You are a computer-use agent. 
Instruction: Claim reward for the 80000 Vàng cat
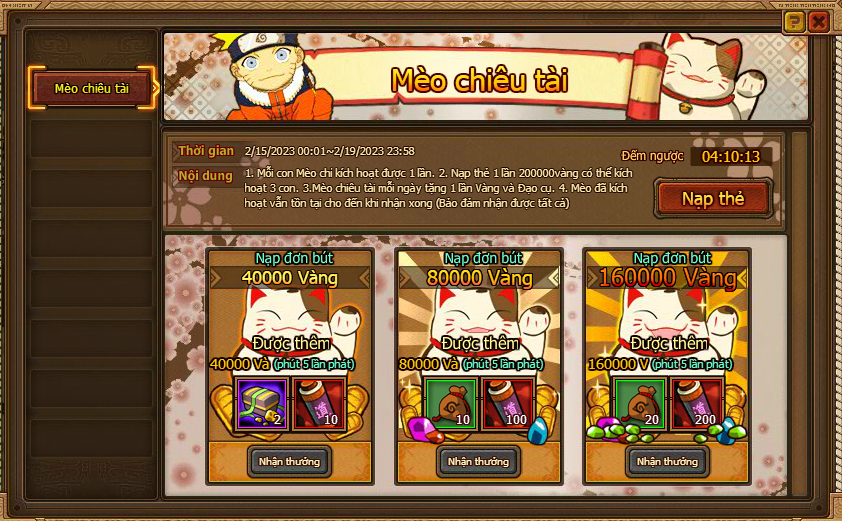pyautogui.click(x=478, y=461)
